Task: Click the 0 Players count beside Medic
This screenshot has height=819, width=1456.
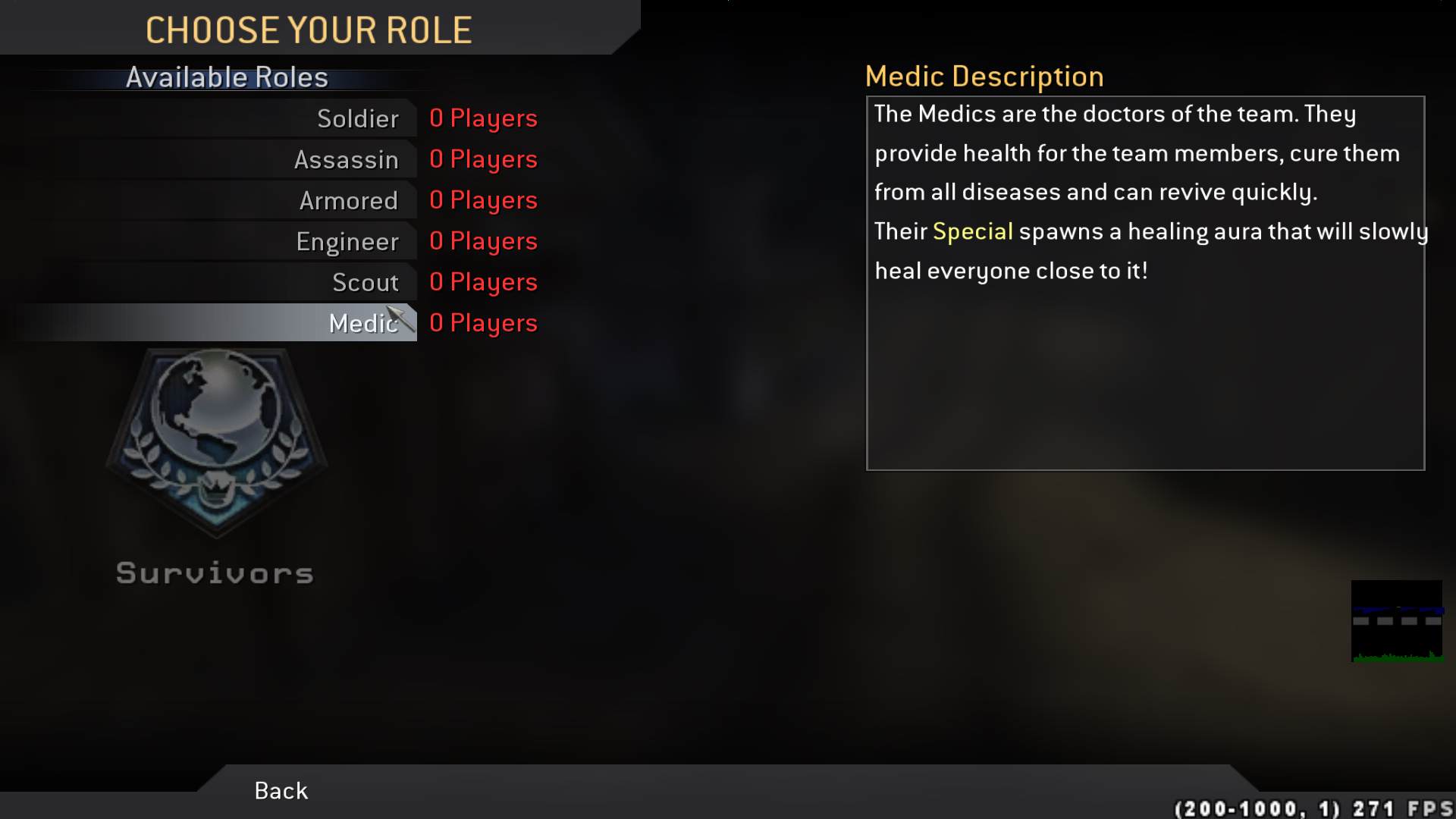Action: 483,322
